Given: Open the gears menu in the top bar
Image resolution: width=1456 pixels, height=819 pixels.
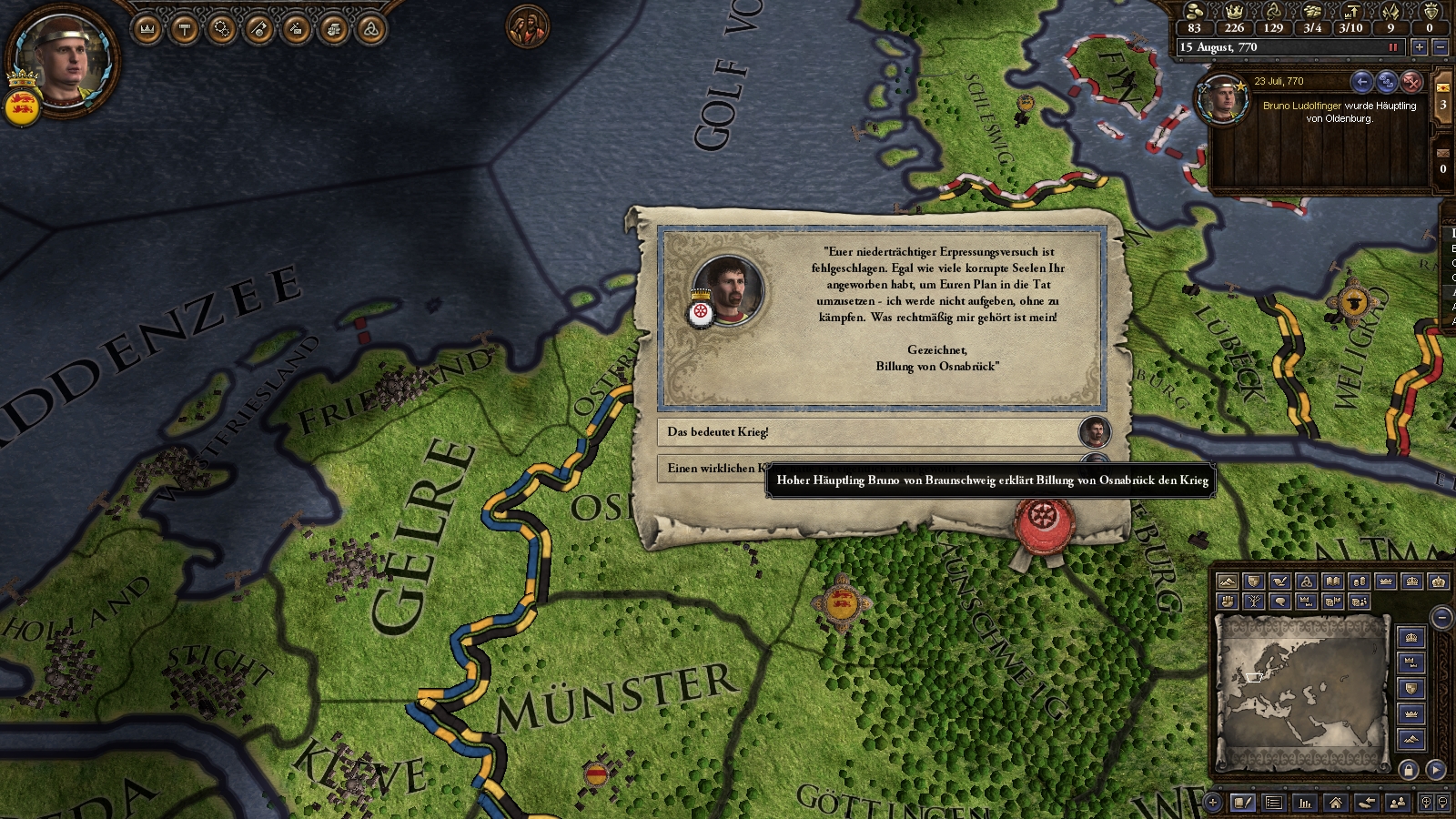Looking at the screenshot, I should point(222,30).
